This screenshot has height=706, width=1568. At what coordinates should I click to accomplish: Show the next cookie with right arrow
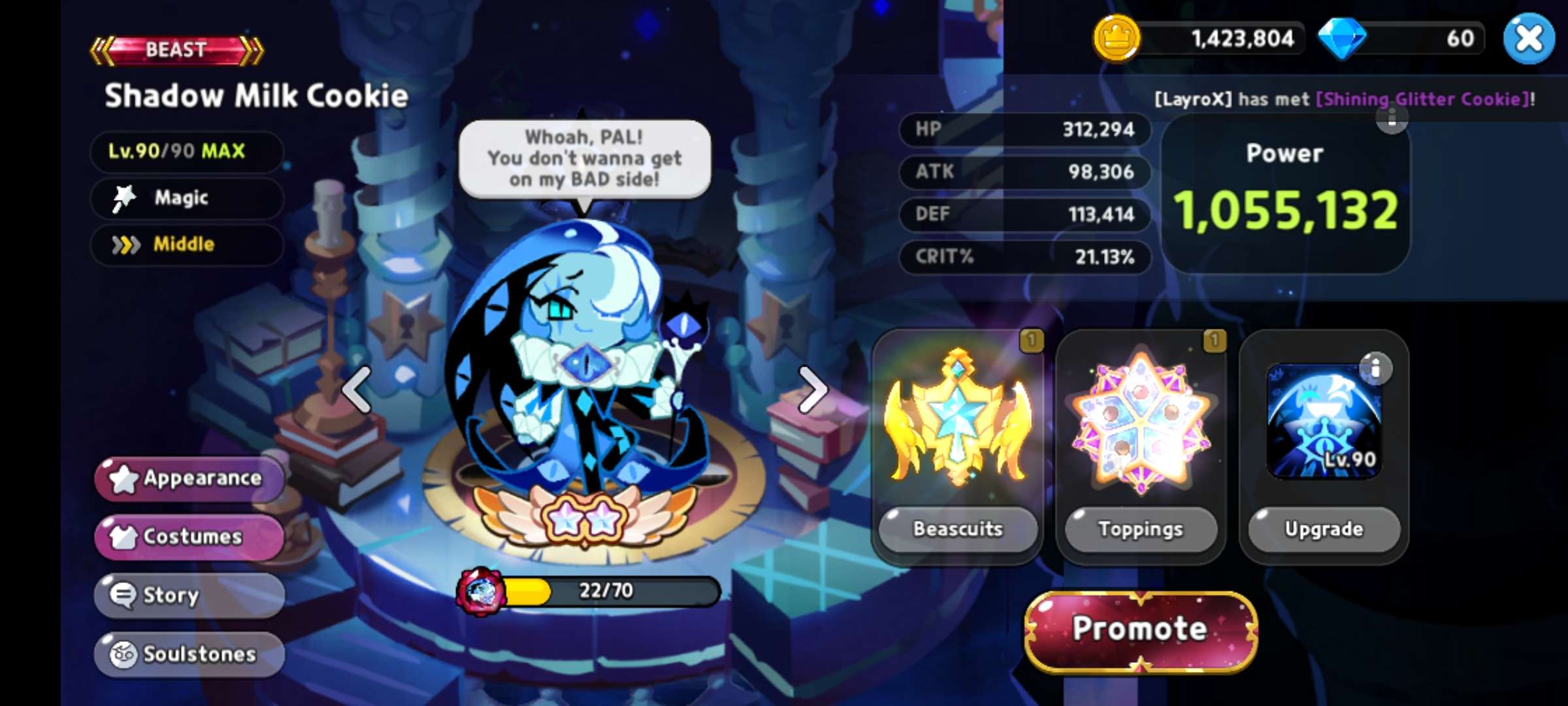pos(812,390)
